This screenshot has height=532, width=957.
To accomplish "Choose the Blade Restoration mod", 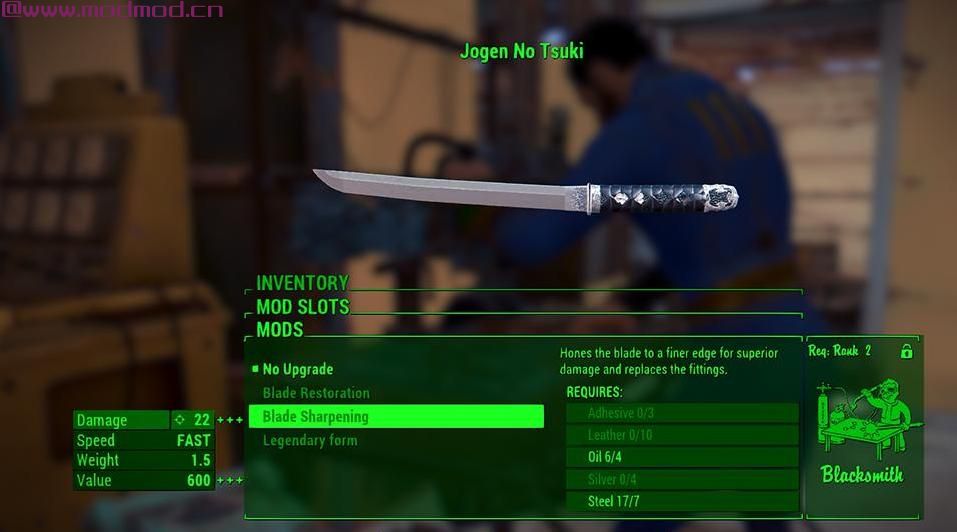I will pyautogui.click(x=316, y=393).
